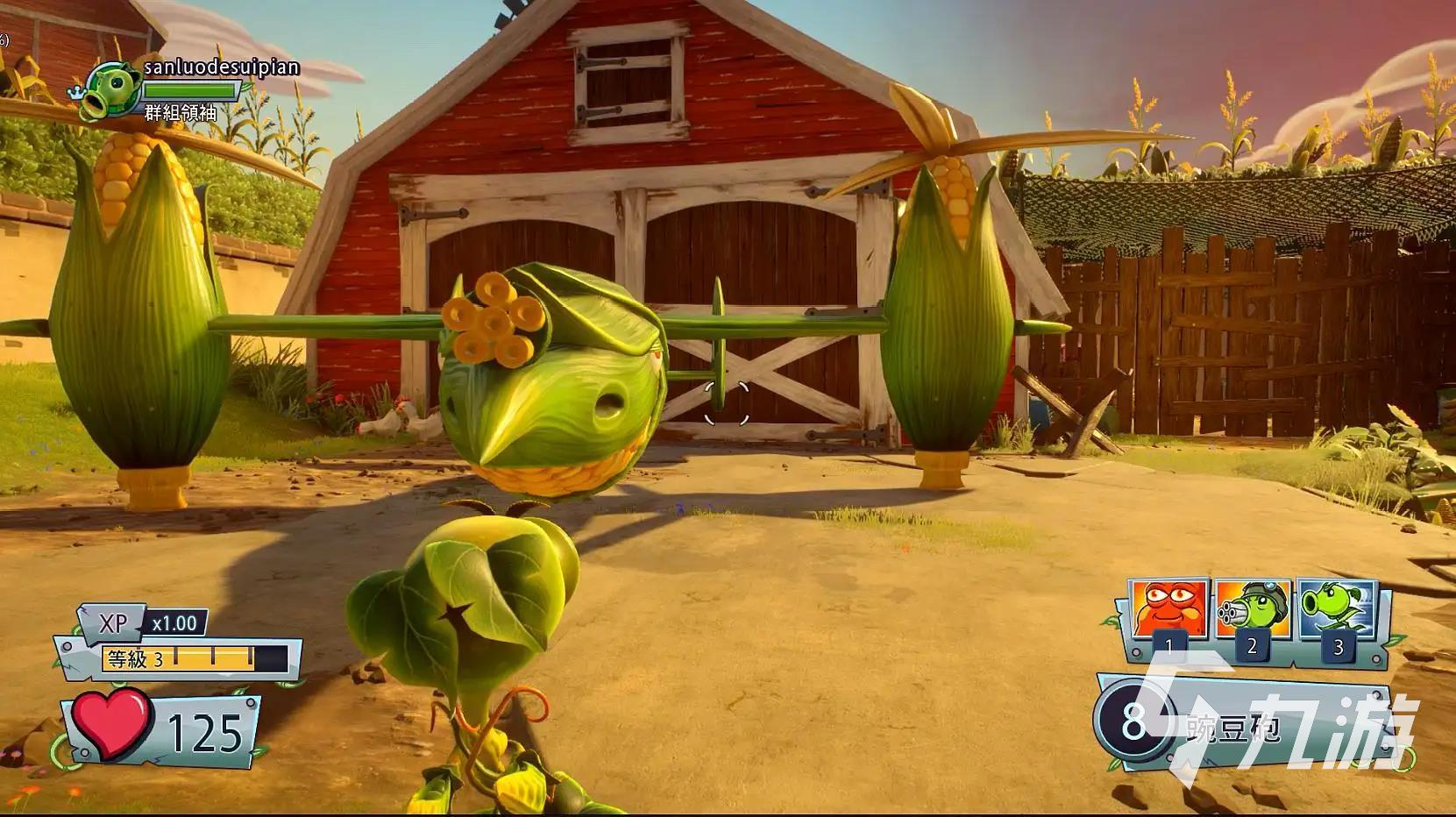Use the Pea Gatling ability icon
This screenshot has width=1456, height=817.
tap(1252, 609)
